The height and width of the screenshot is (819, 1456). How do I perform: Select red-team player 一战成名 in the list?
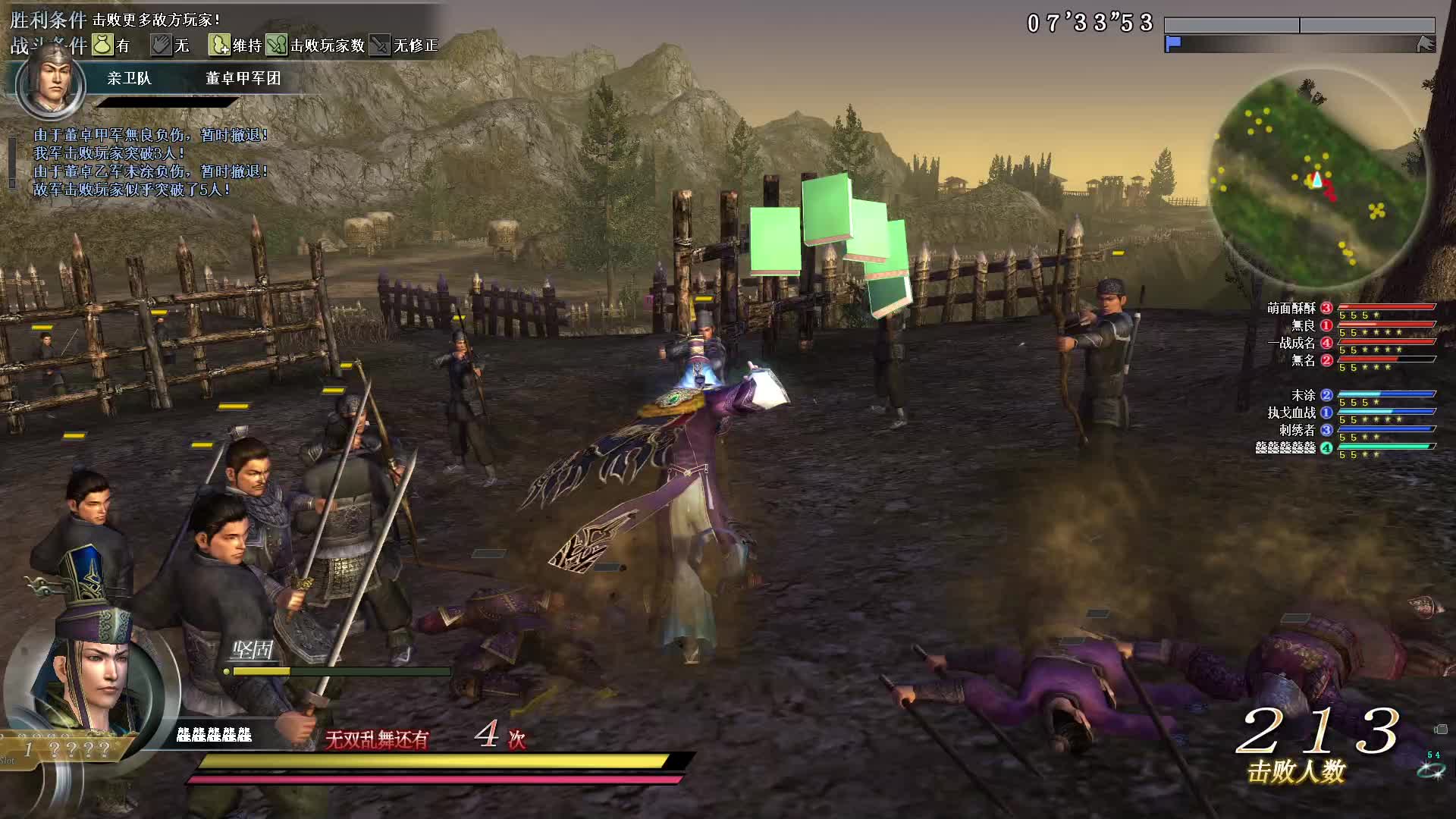coord(1291,343)
